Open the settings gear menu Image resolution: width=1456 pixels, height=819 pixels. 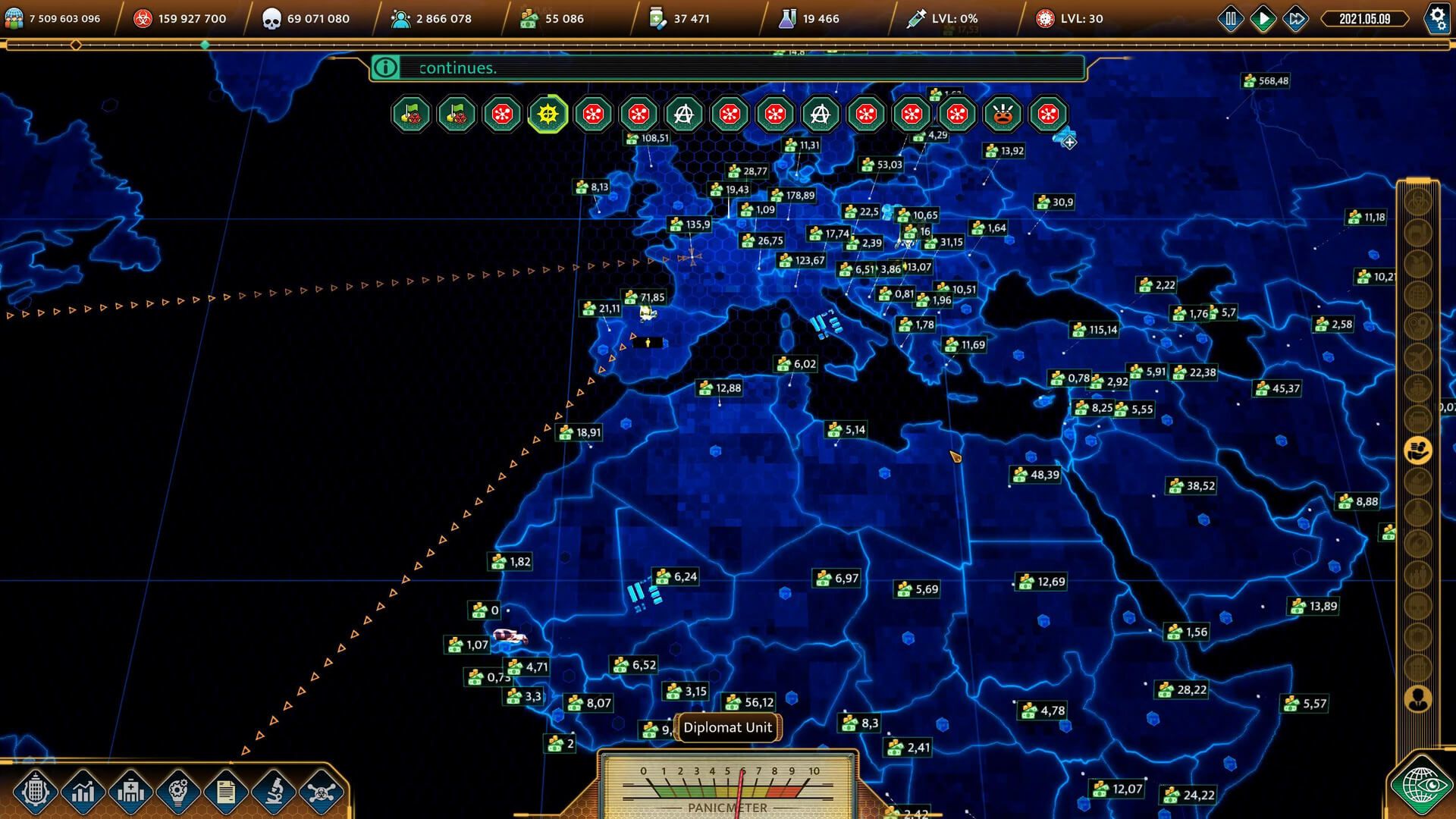[x=1438, y=18]
